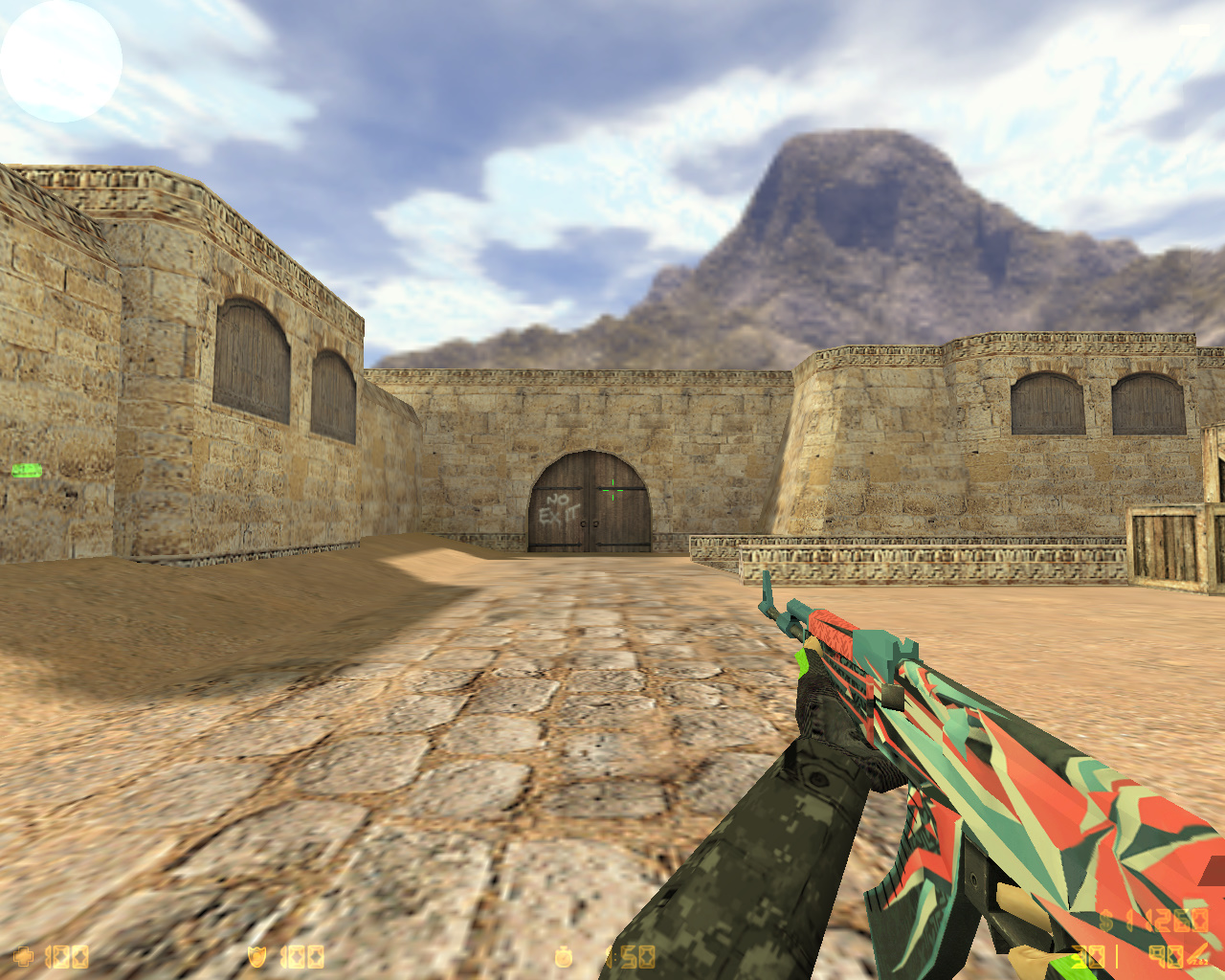Click the green exit sign on left wall
Screen dimensions: 1225x980
pos(26,468)
